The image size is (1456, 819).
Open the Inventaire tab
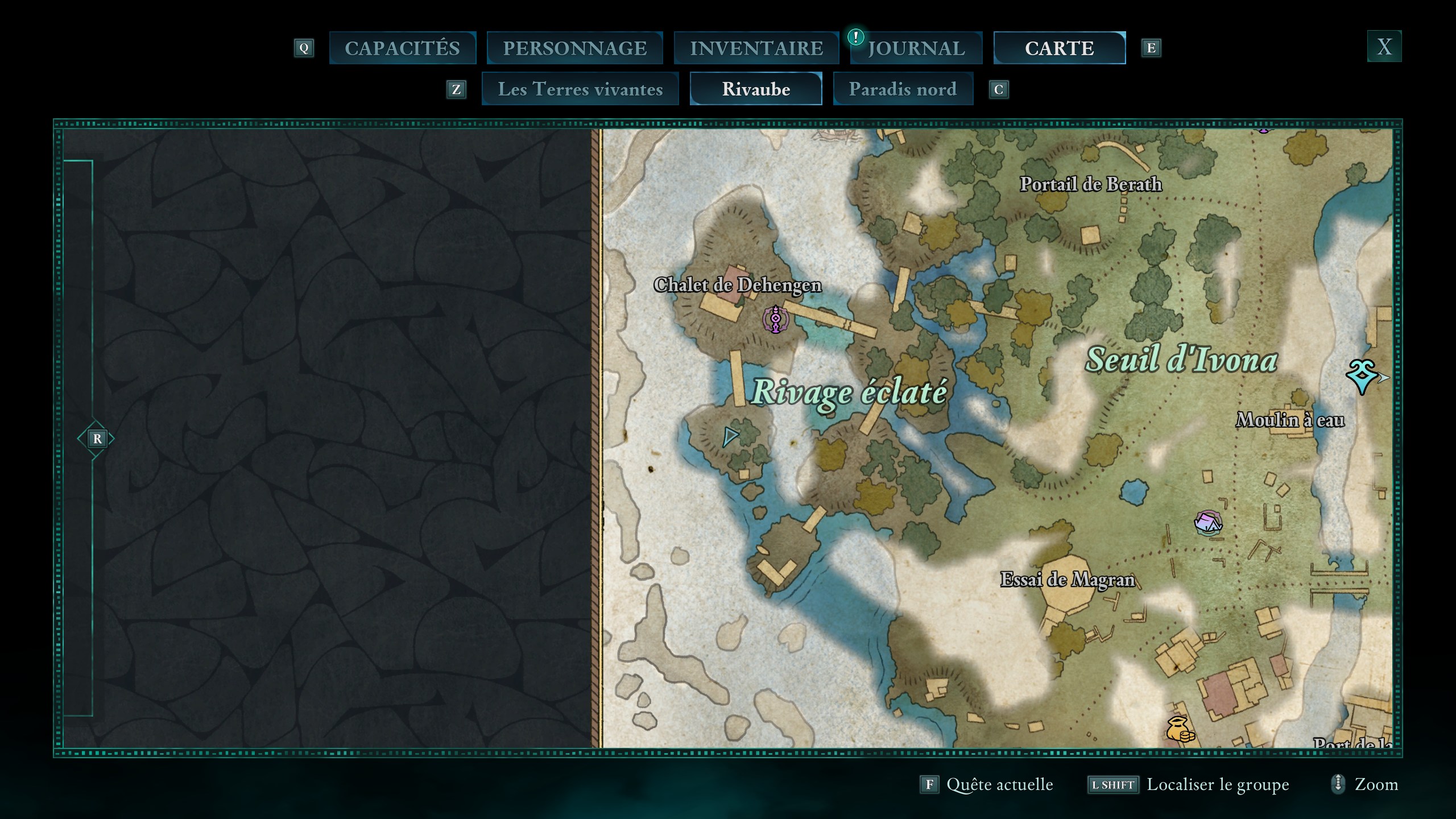(756, 48)
